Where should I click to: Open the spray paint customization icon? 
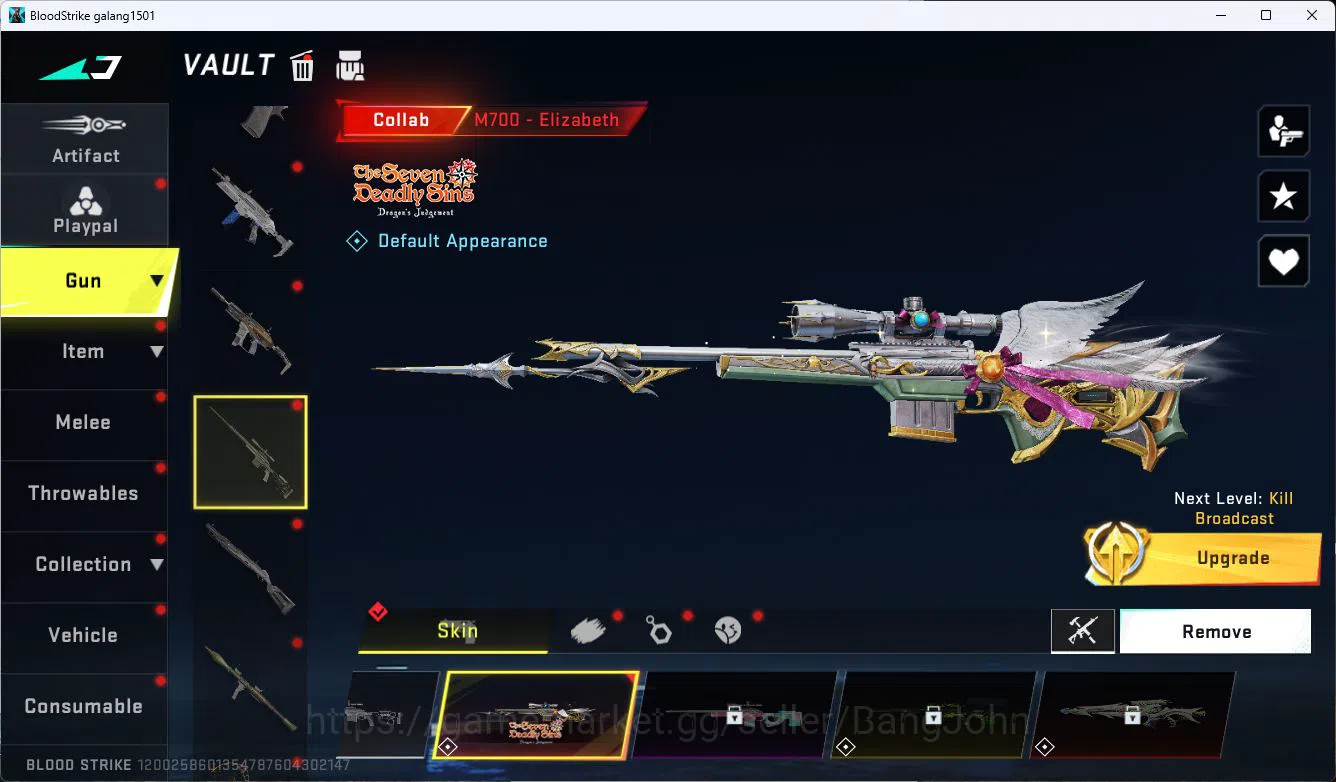pyautogui.click(x=589, y=630)
